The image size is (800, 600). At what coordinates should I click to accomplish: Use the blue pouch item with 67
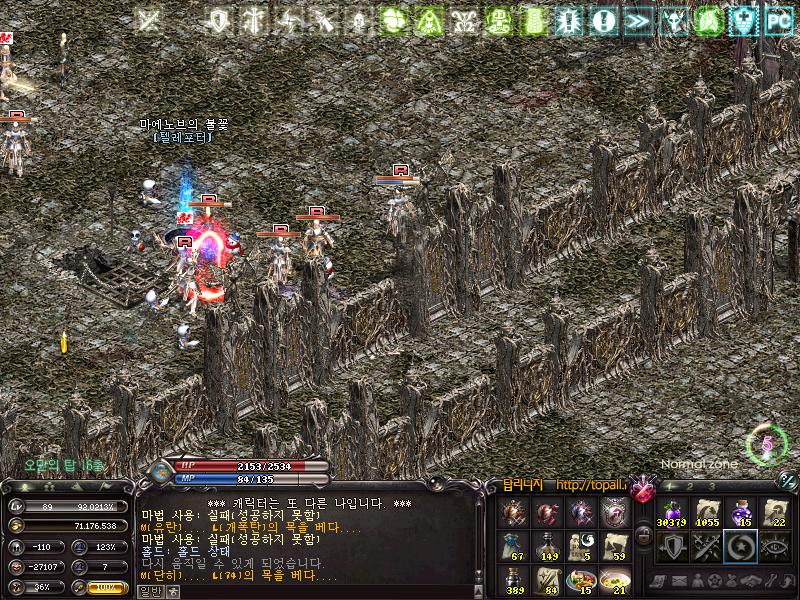[x=514, y=546]
